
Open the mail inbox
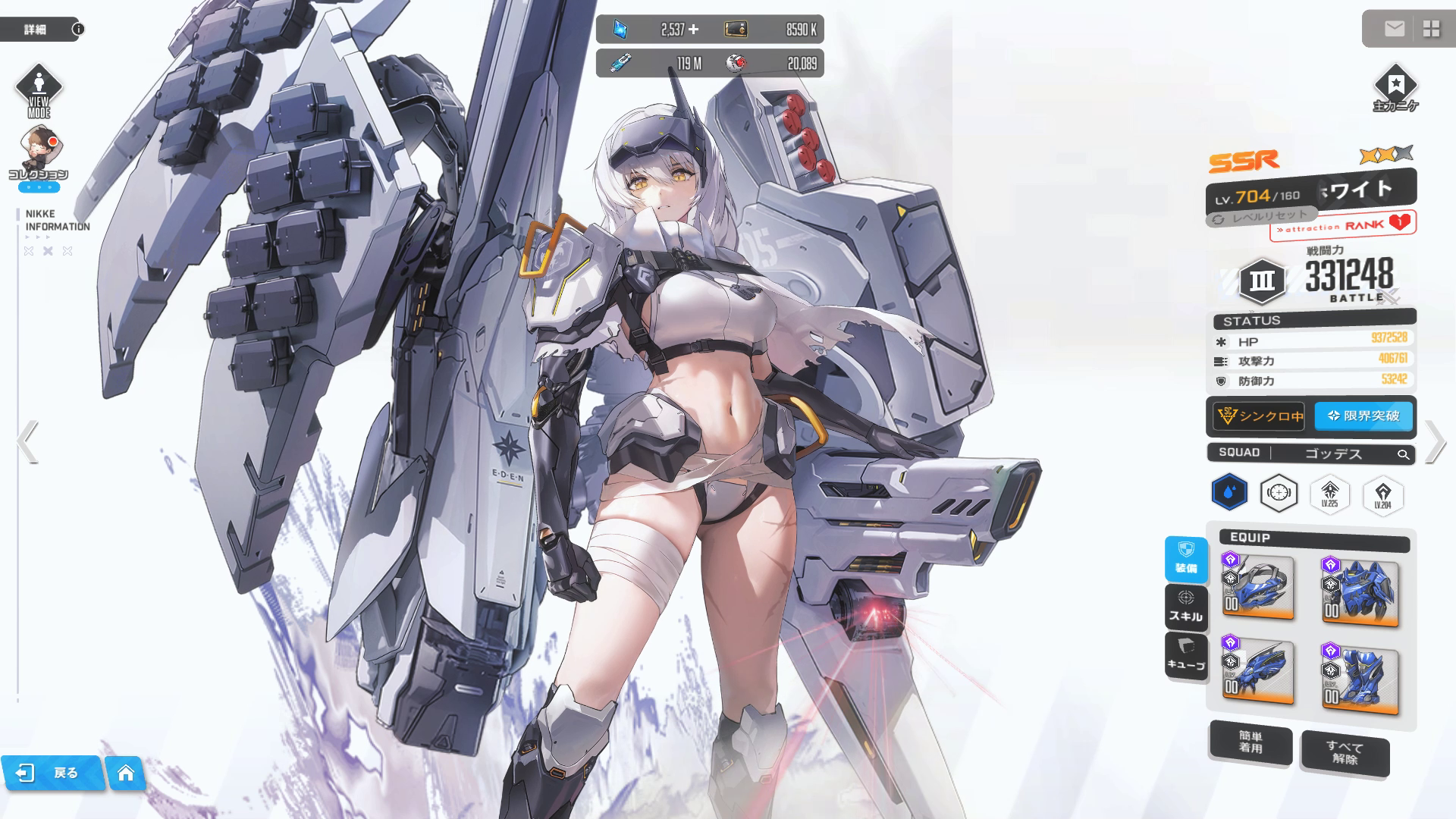tap(1394, 30)
